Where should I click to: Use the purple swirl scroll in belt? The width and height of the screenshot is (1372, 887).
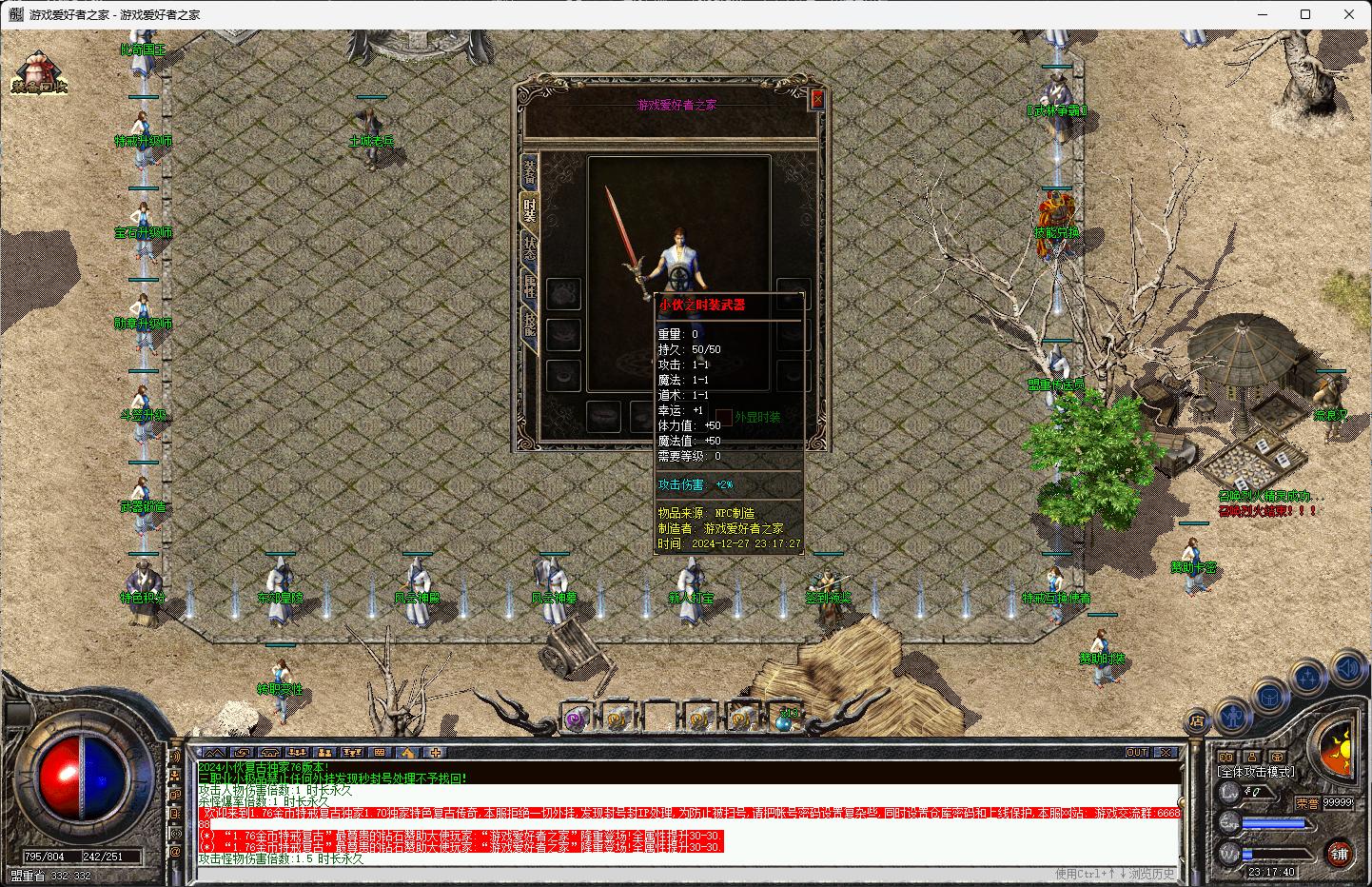(x=575, y=719)
